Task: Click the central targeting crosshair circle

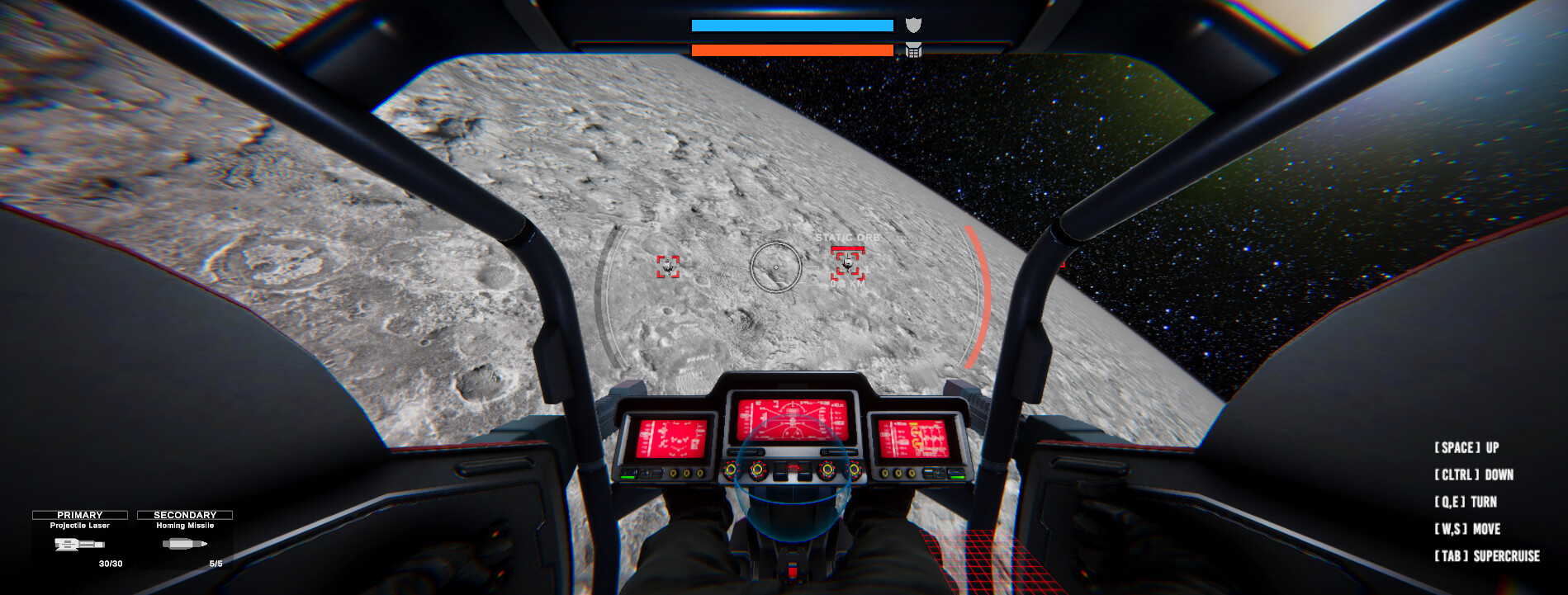Action: tap(775, 267)
